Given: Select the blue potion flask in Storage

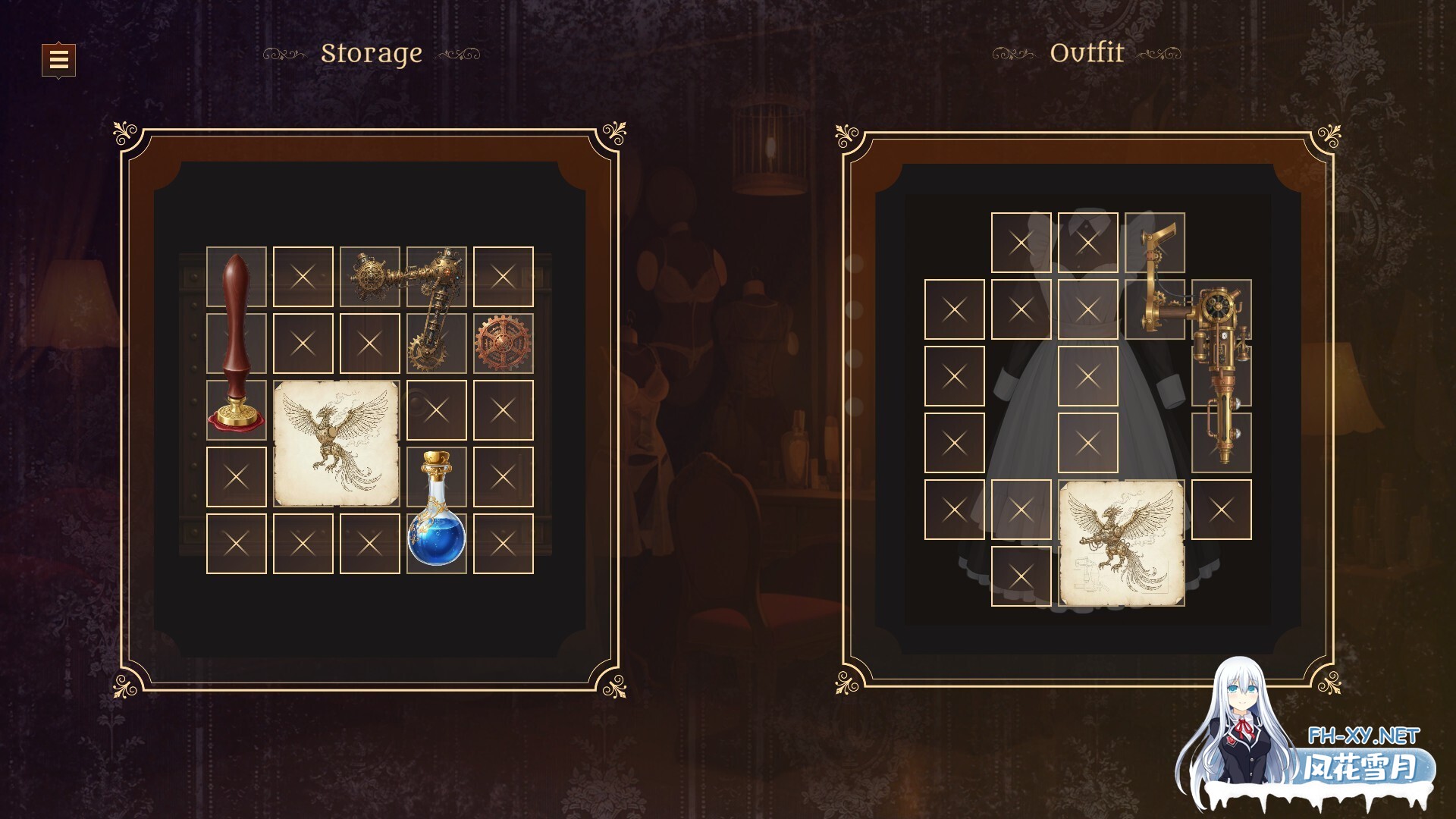Looking at the screenshot, I should pyautogui.click(x=436, y=510).
